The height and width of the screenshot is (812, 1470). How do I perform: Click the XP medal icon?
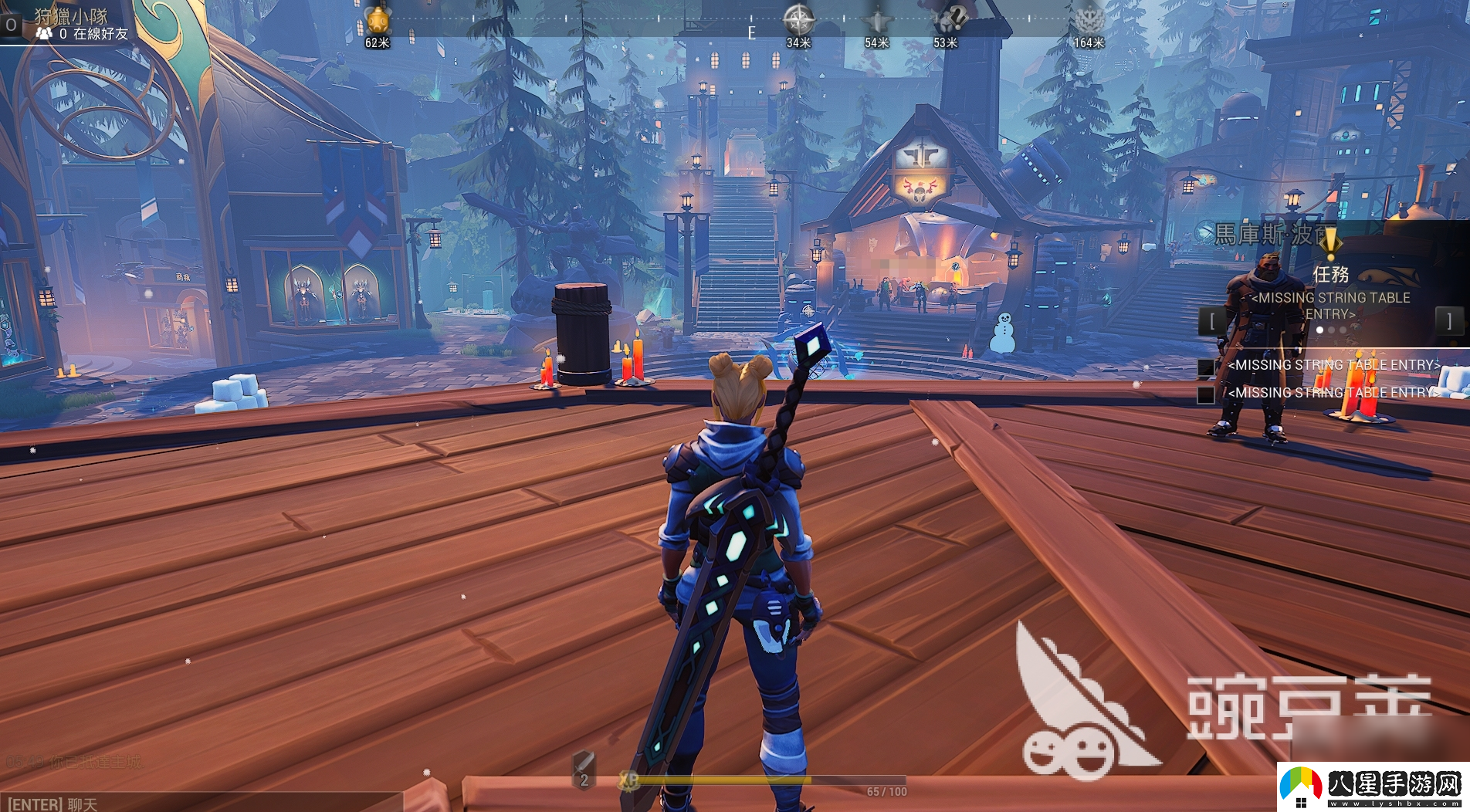(628, 780)
